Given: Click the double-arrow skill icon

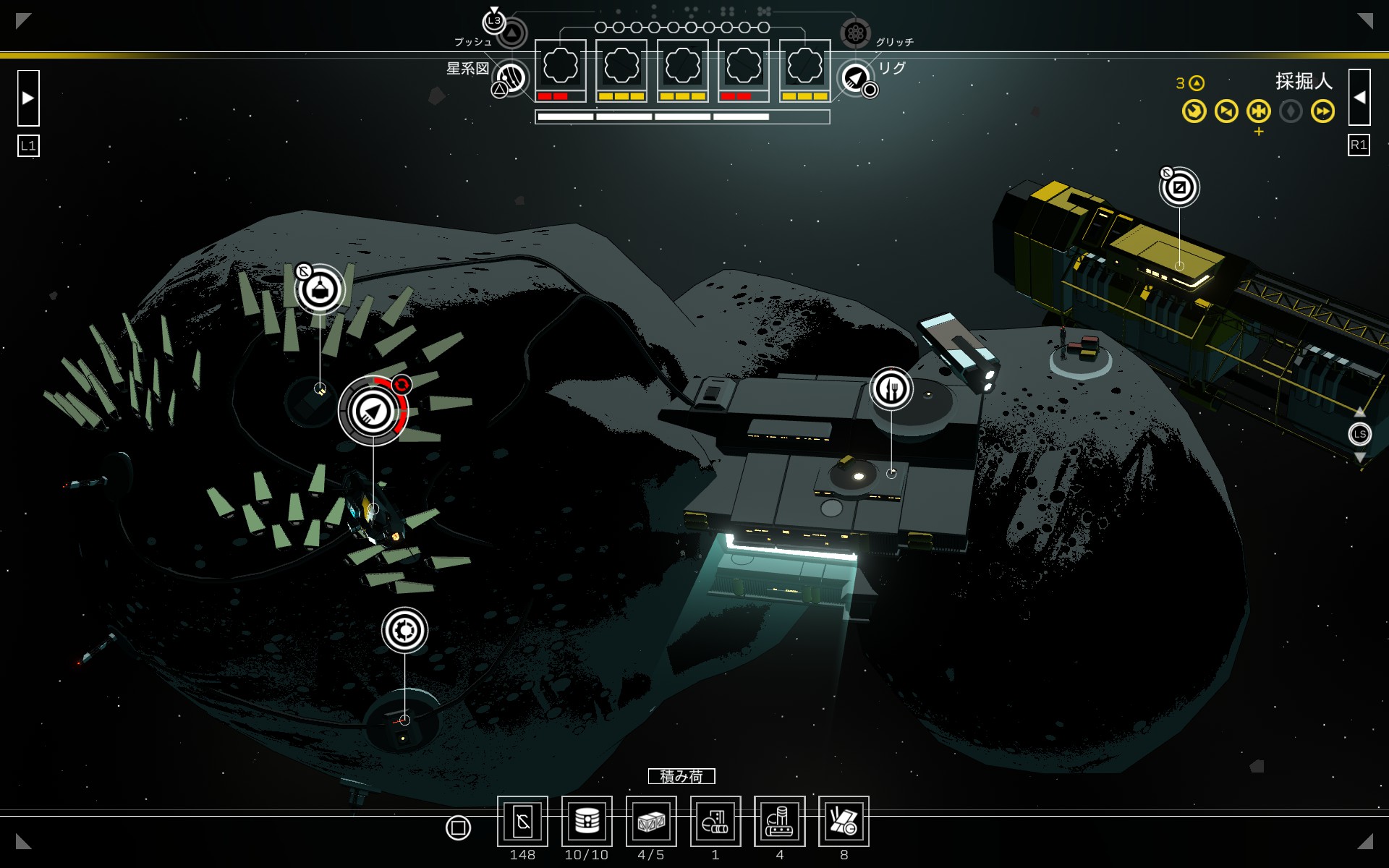Looking at the screenshot, I should (1322, 111).
